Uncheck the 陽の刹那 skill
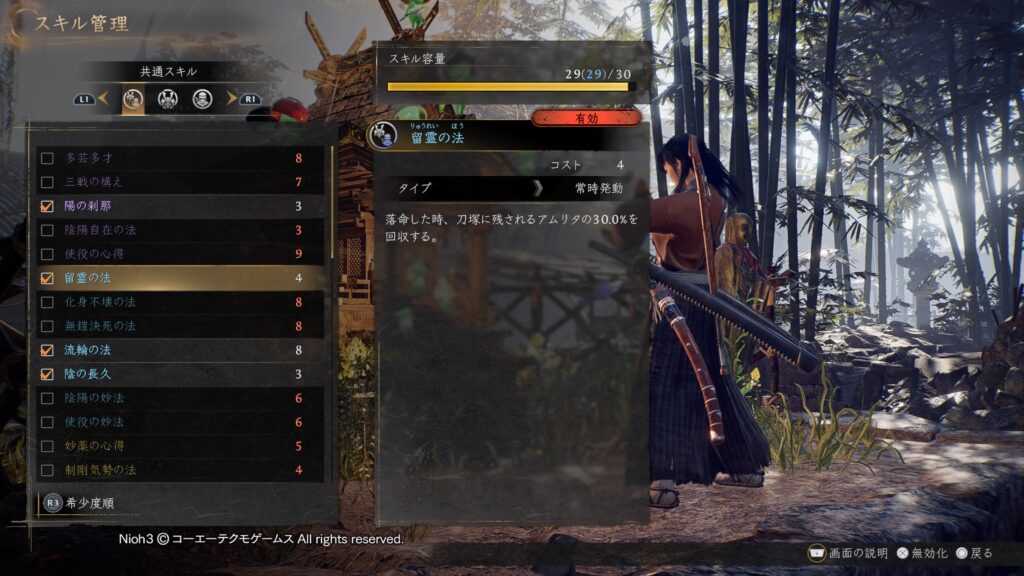 pos(47,206)
